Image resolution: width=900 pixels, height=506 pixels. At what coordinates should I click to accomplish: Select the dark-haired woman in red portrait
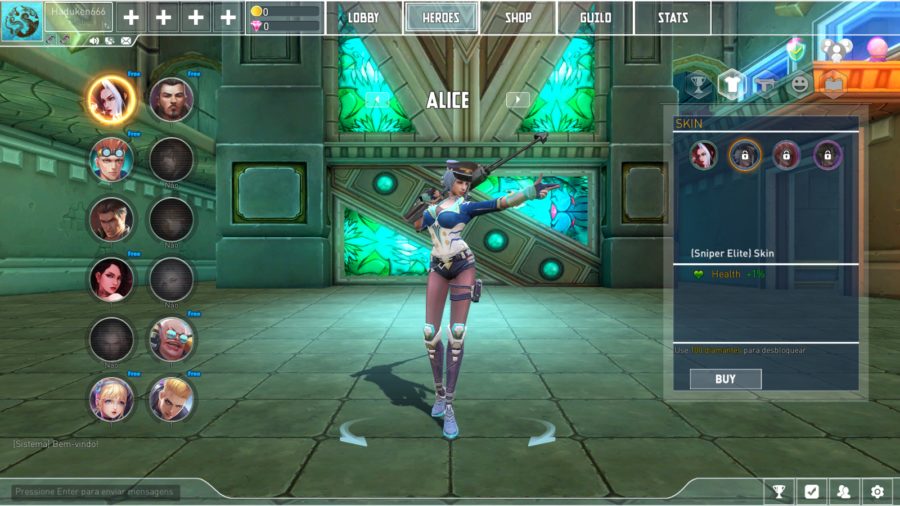110,279
